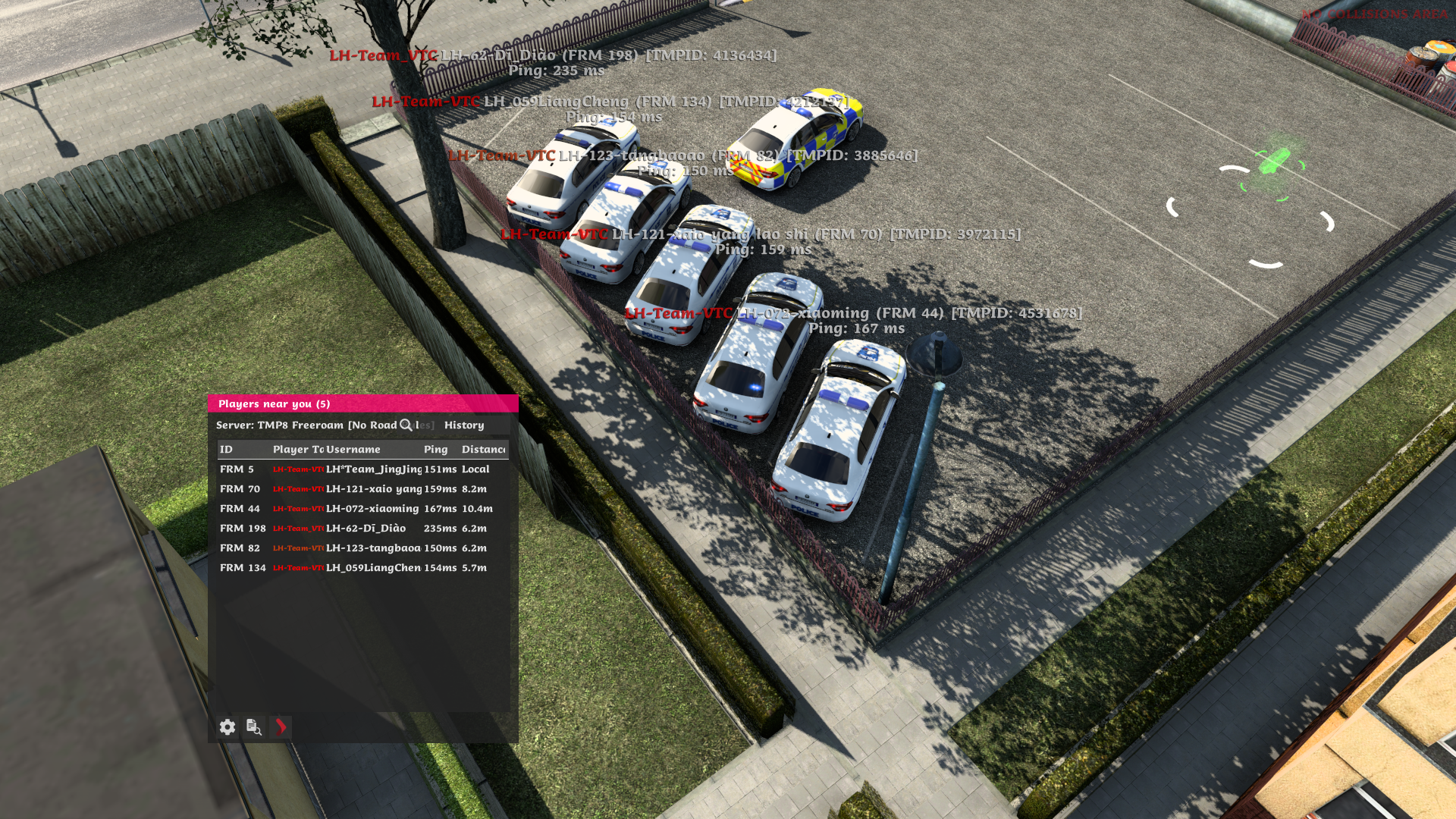Choose the LH-072-xiaoming player row
The width and height of the screenshot is (1456, 819).
(x=362, y=509)
